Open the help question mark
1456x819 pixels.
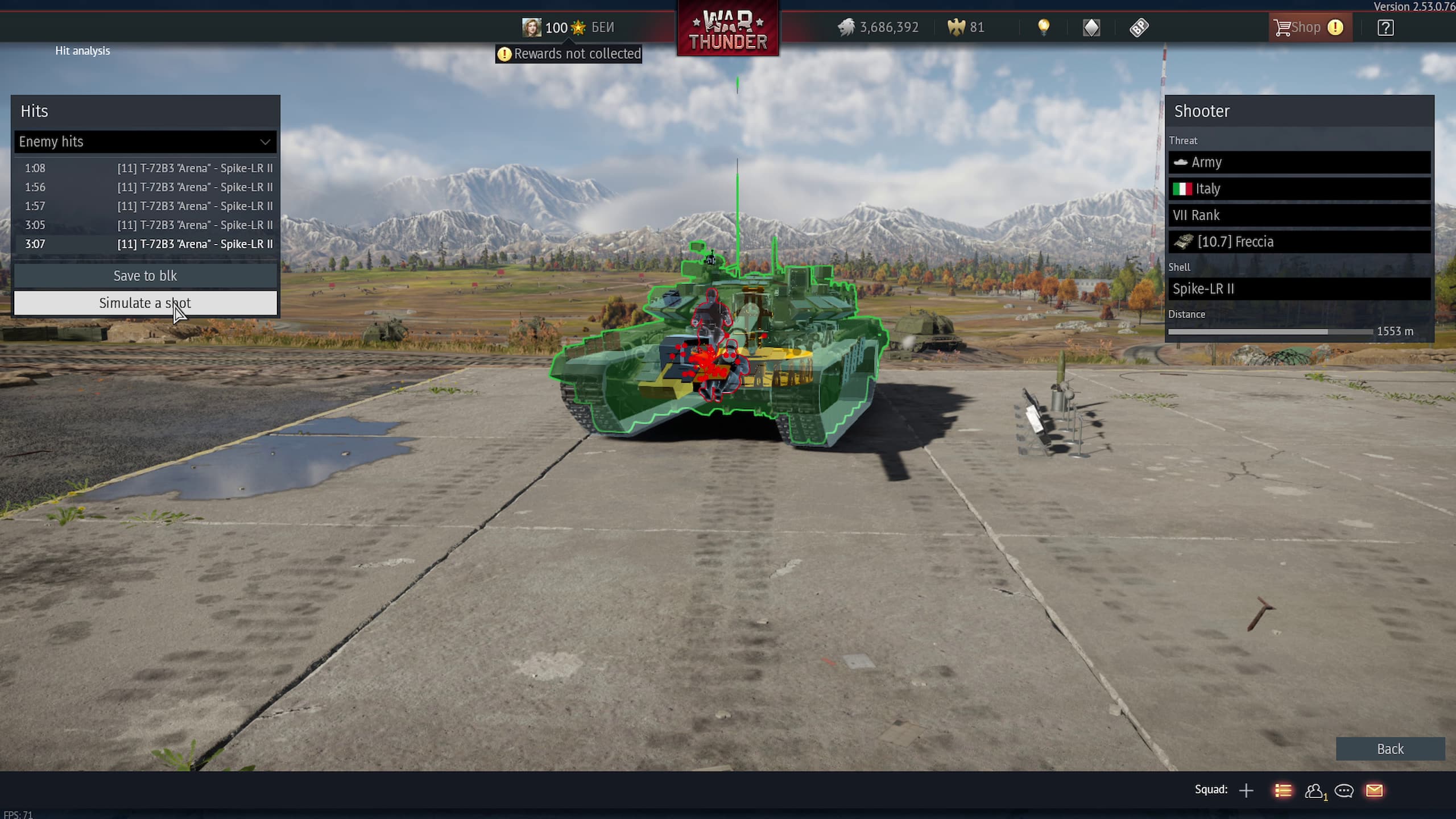(1385, 27)
